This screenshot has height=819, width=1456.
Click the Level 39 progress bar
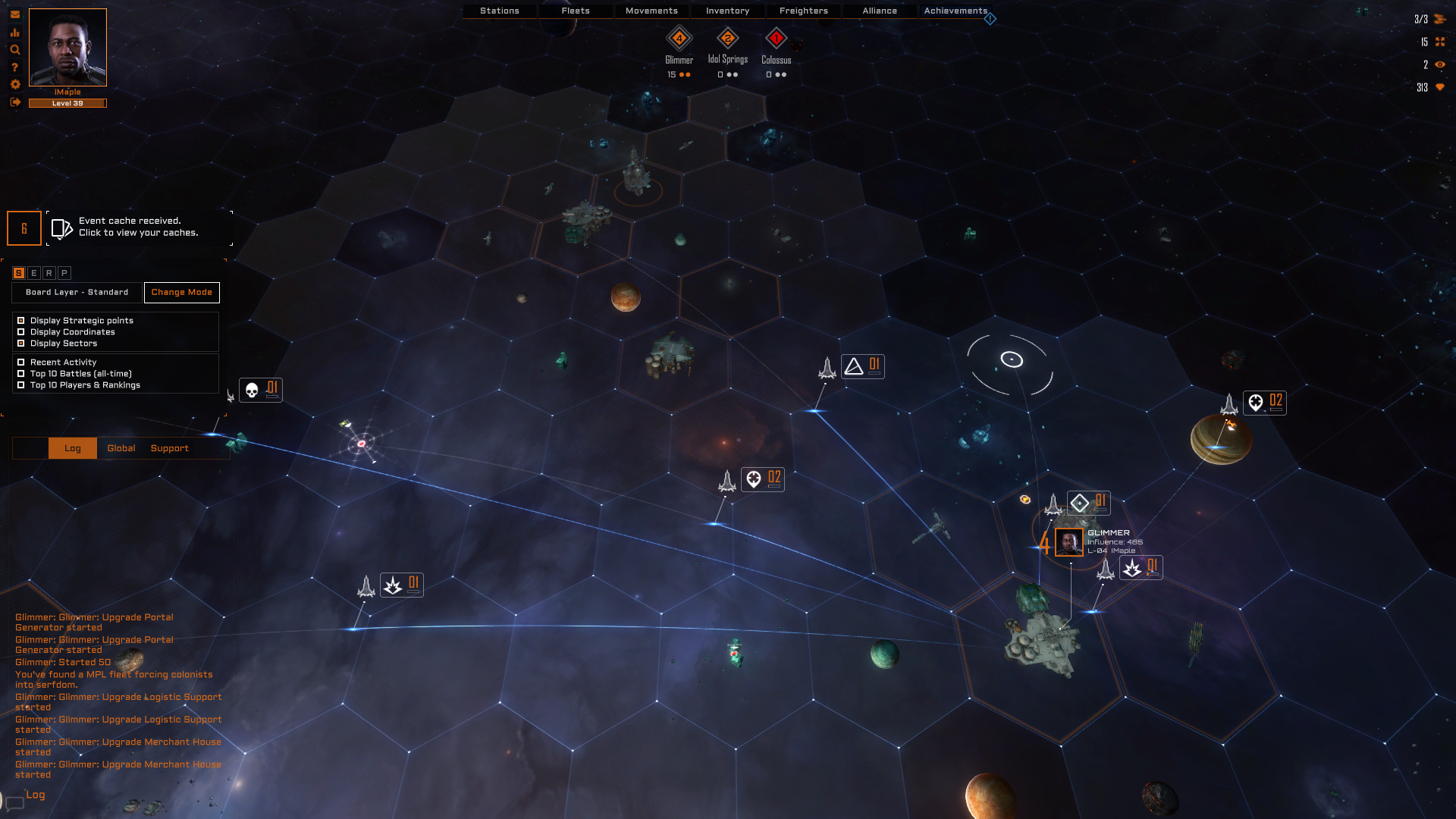point(67,103)
